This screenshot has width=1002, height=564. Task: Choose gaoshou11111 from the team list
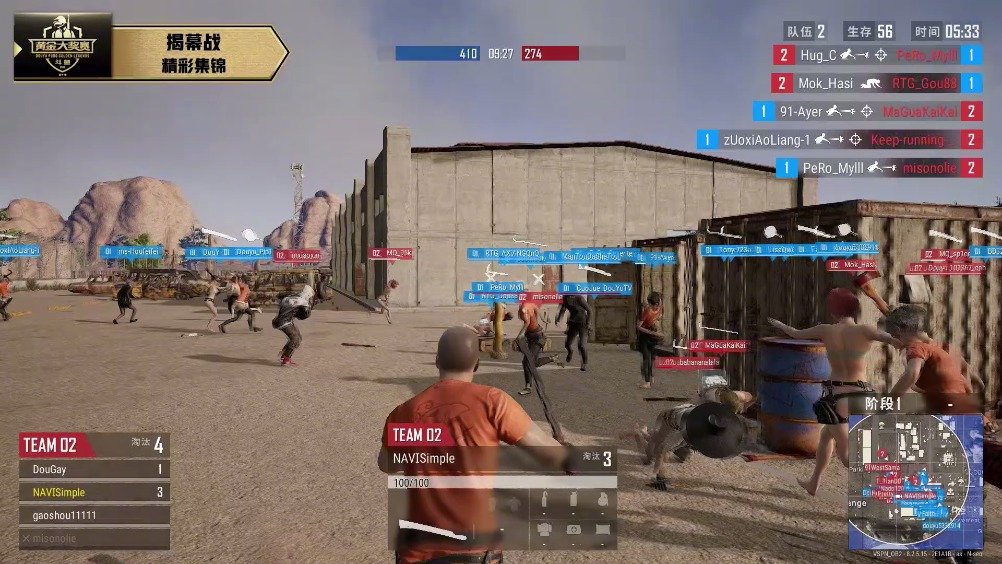click(x=94, y=515)
